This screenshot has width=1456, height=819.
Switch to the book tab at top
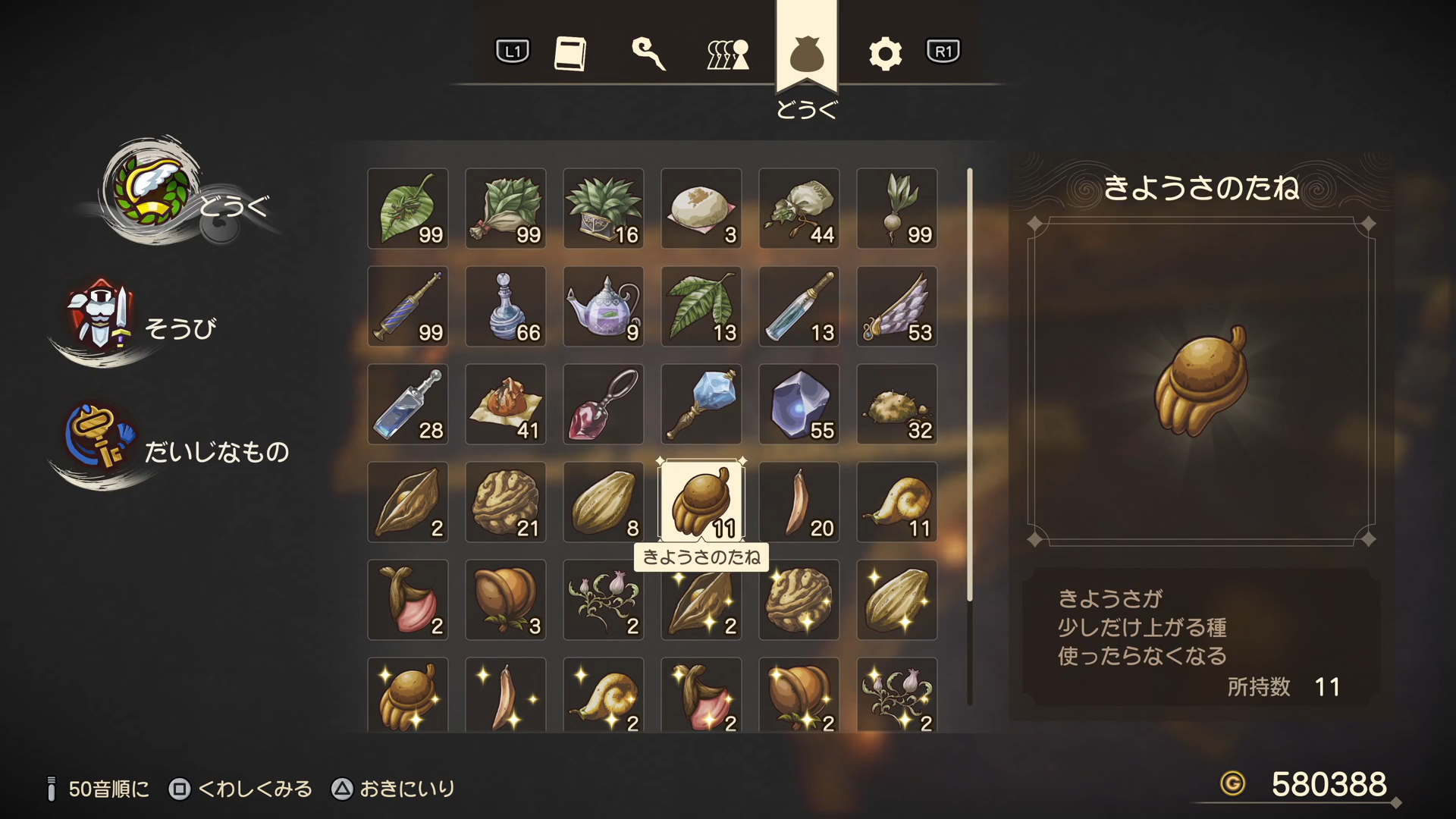click(570, 53)
